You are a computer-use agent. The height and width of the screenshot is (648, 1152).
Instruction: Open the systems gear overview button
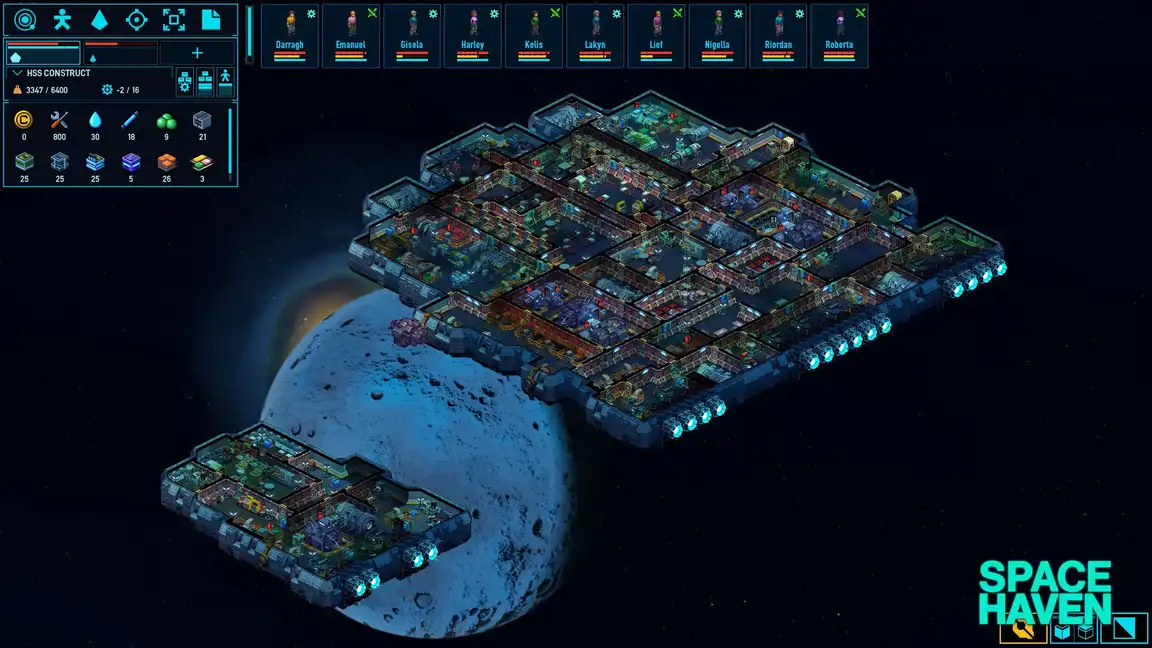(185, 82)
